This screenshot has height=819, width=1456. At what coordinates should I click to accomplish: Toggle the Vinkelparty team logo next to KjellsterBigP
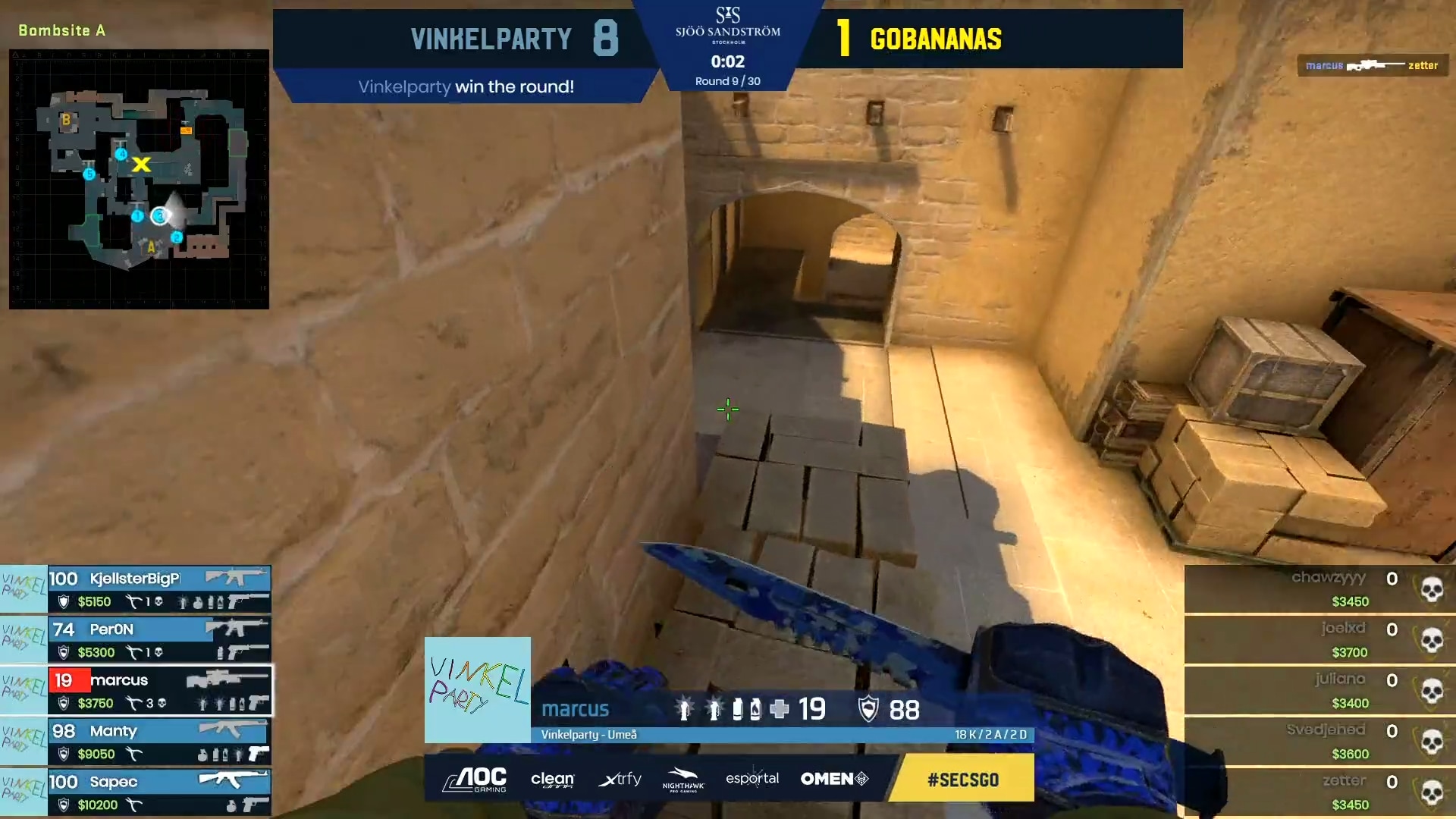pos(23,589)
